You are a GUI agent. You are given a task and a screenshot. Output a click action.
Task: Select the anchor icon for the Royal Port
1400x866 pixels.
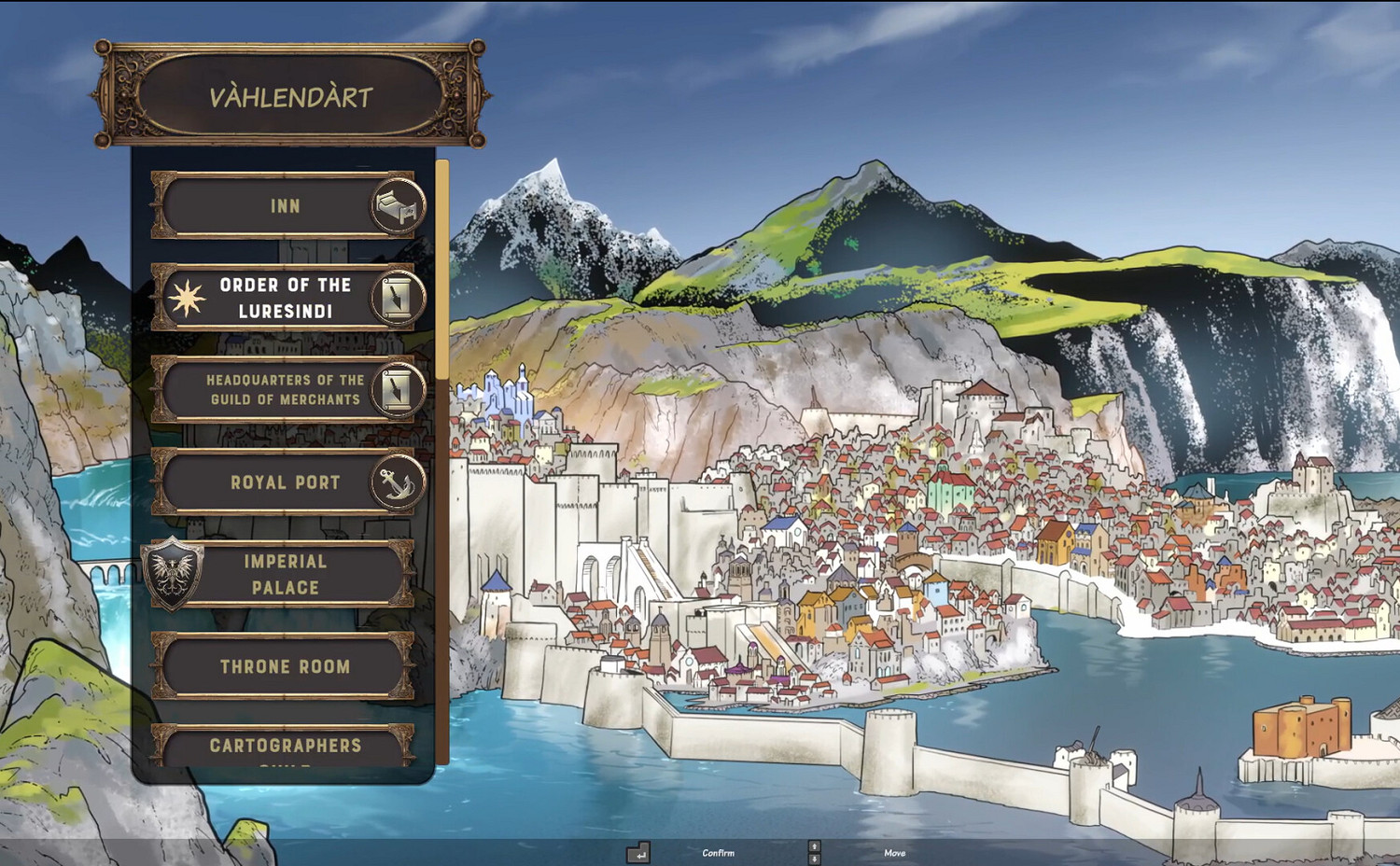click(397, 482)
